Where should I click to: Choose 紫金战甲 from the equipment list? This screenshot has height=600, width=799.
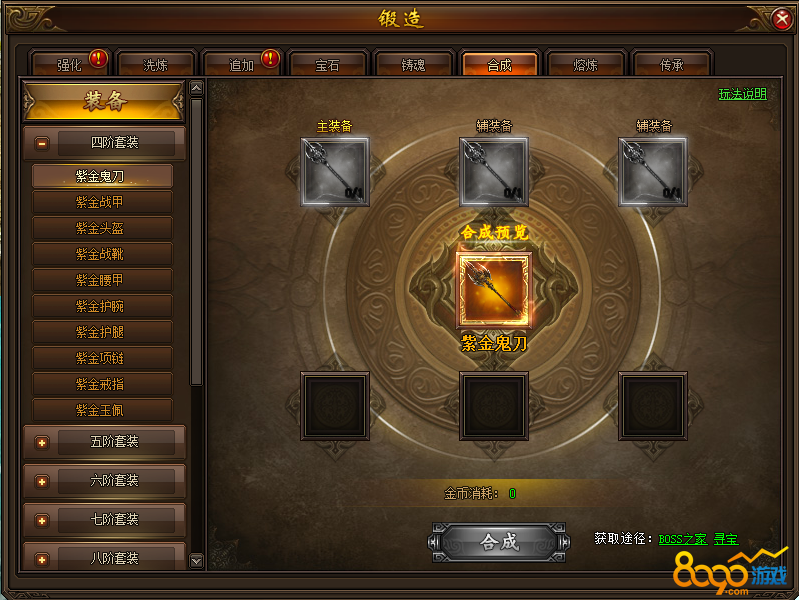pyautogui.click(x=102, y=202)
